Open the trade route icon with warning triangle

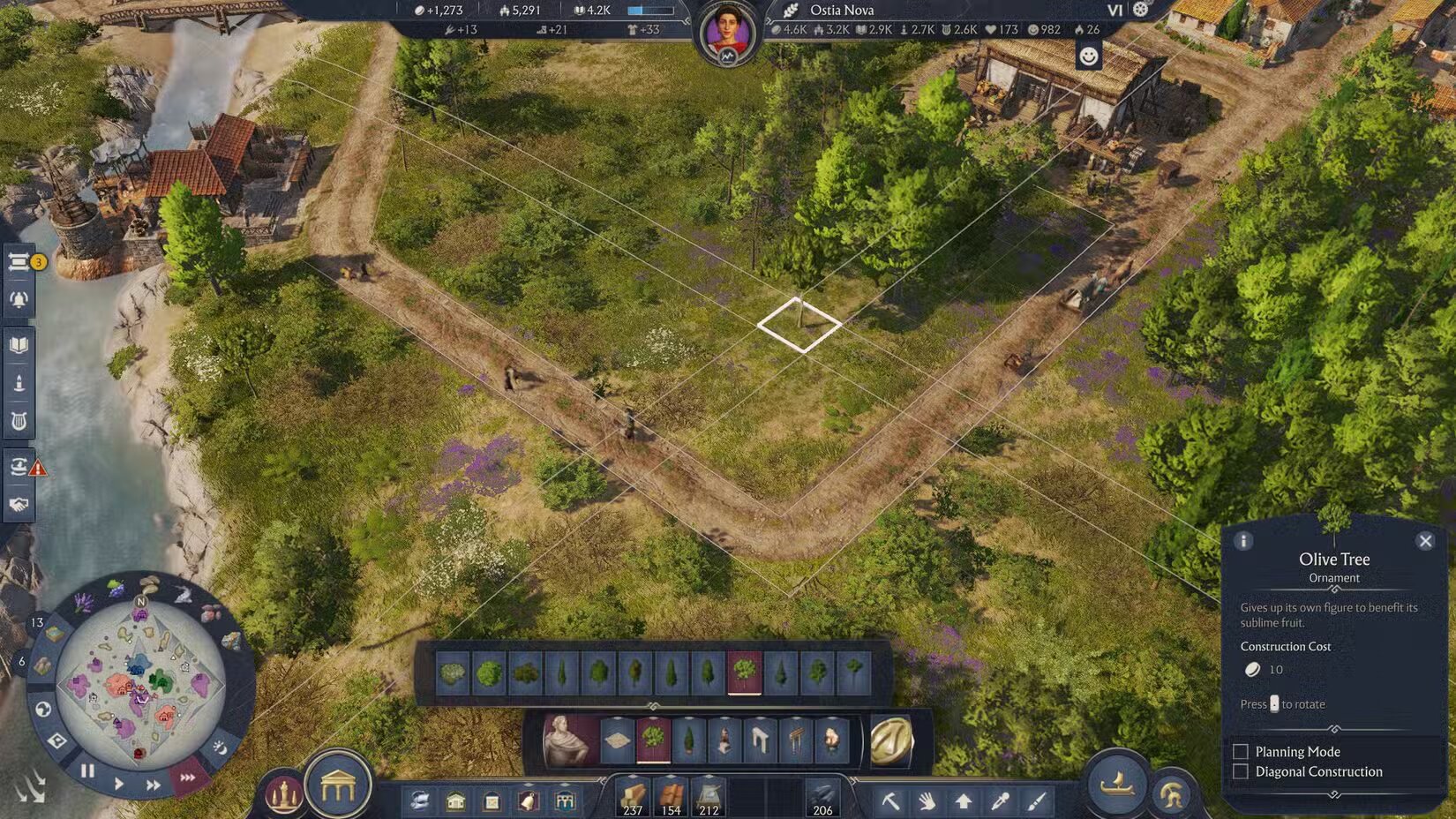pyautogui.click(x=19, y=468)
